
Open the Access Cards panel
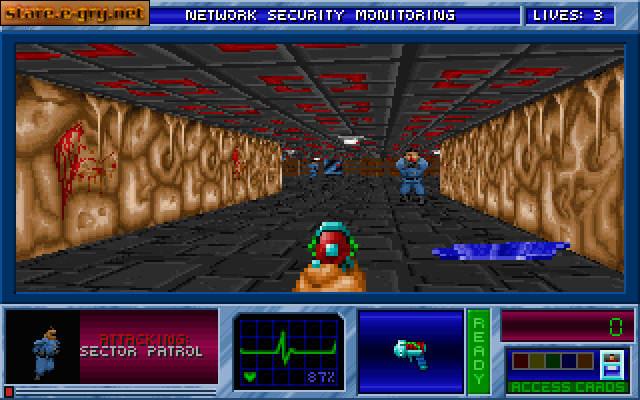[567, 368]
